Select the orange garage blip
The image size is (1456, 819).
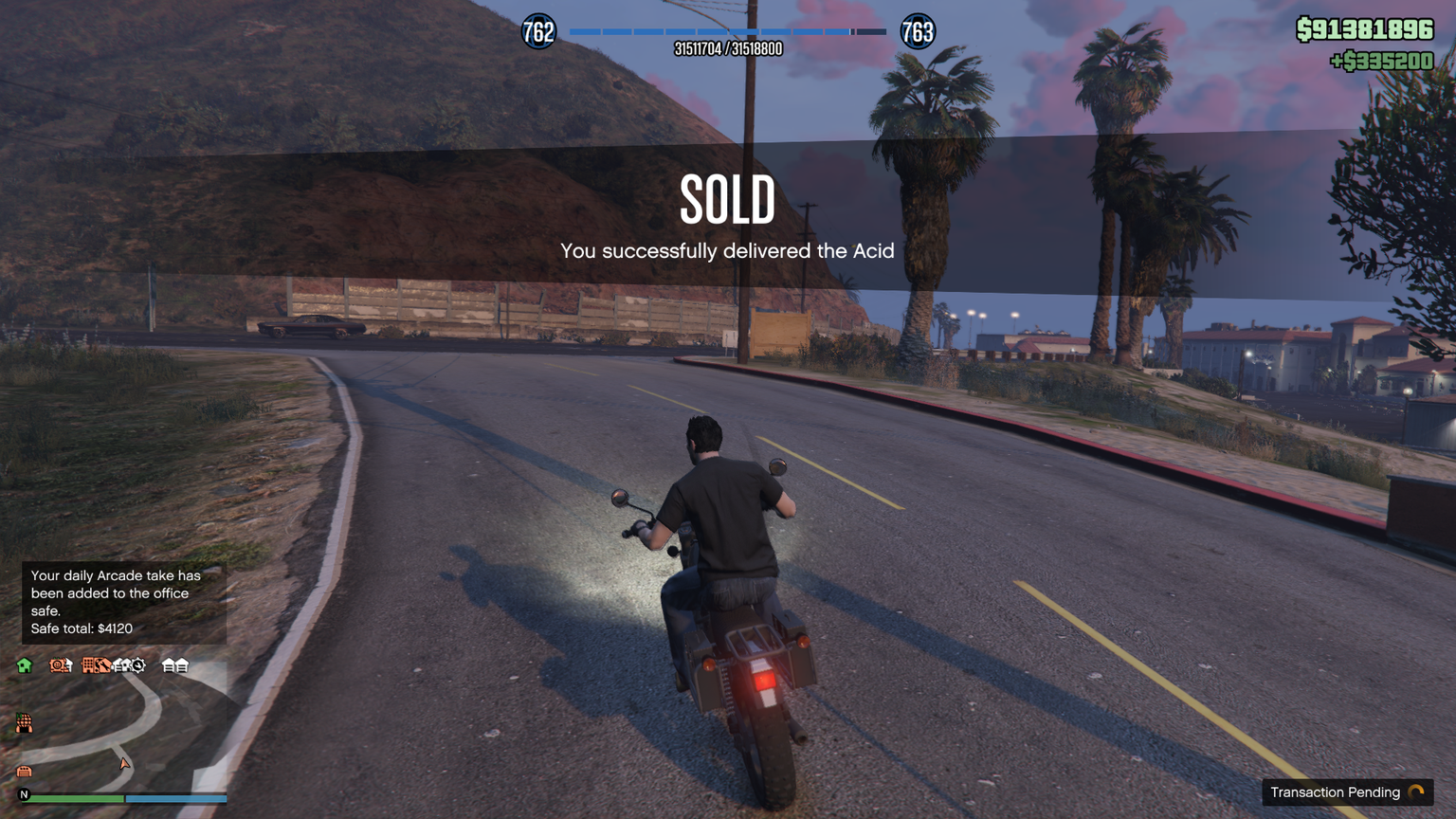[25, 772]
